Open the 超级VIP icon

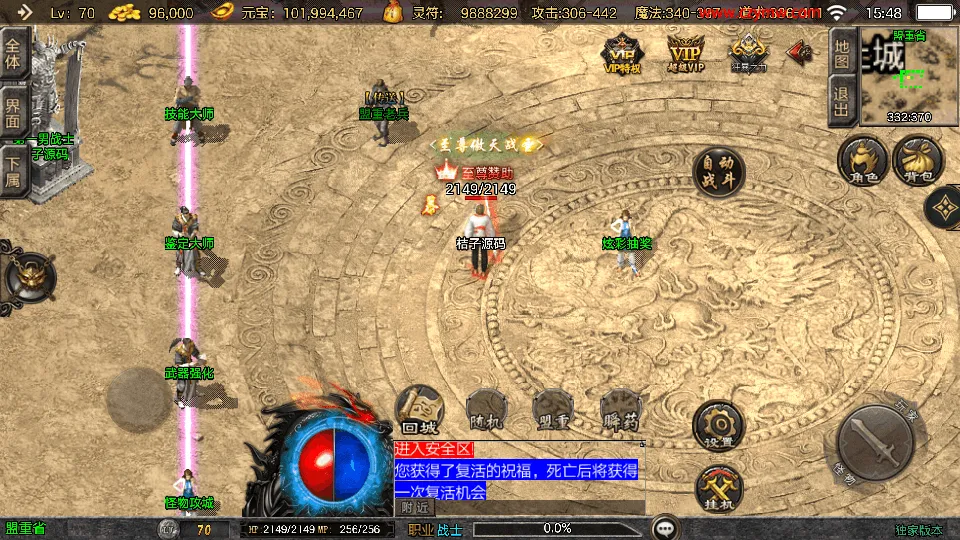click(x=686, y=54)
